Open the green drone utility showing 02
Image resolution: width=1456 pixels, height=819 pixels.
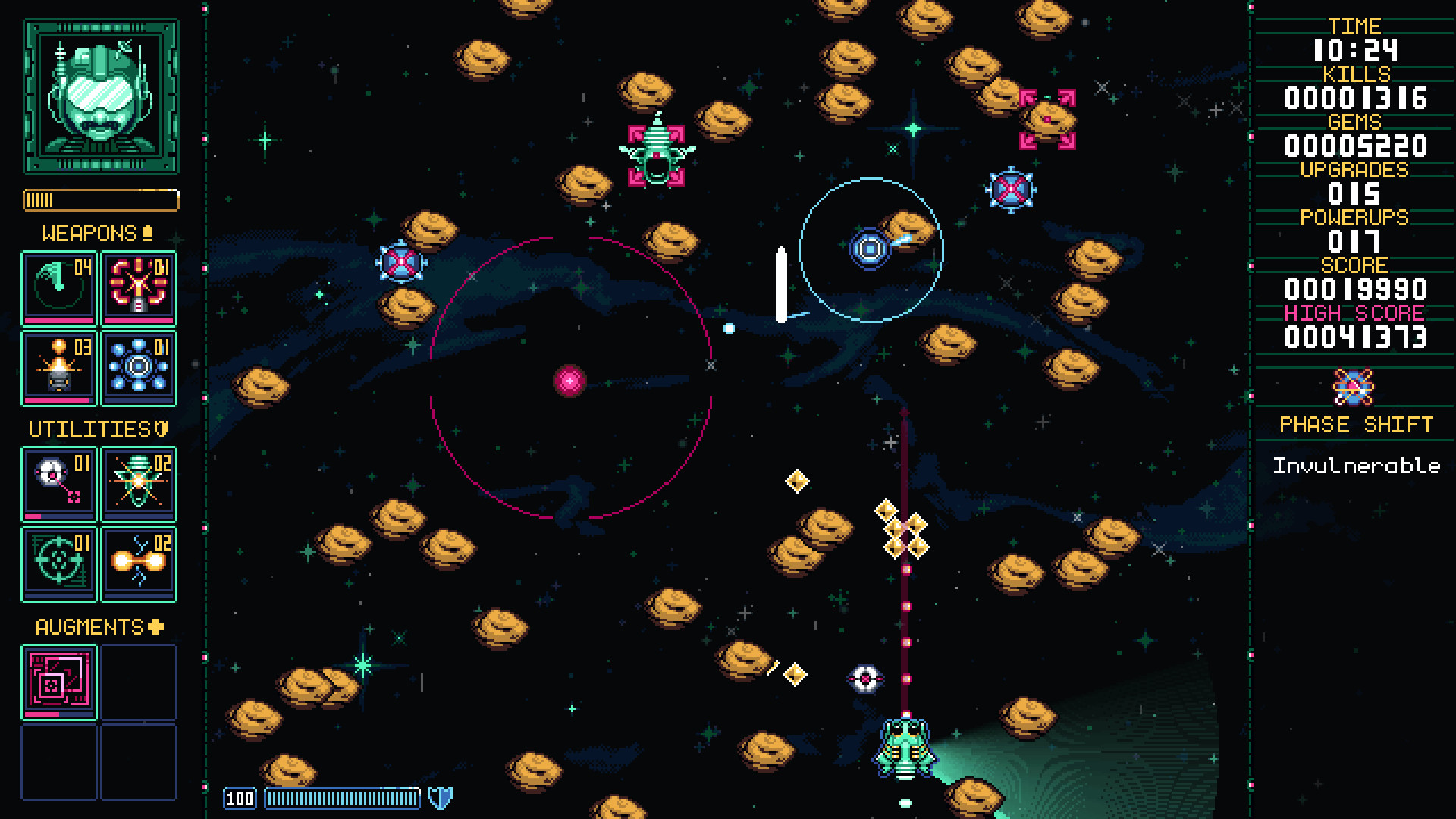click(138, 483)
